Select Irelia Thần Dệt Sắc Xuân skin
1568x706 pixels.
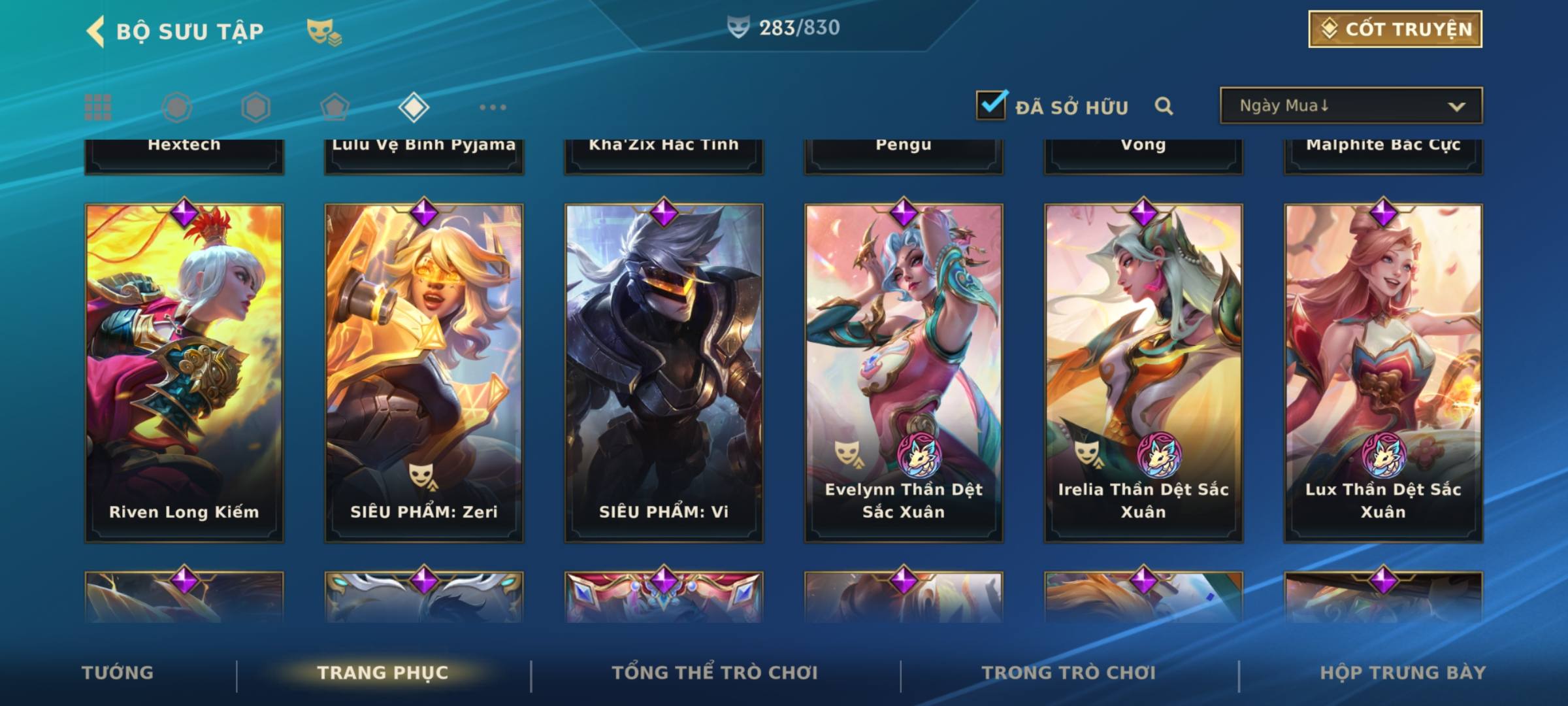click(x=1143, y=373)
